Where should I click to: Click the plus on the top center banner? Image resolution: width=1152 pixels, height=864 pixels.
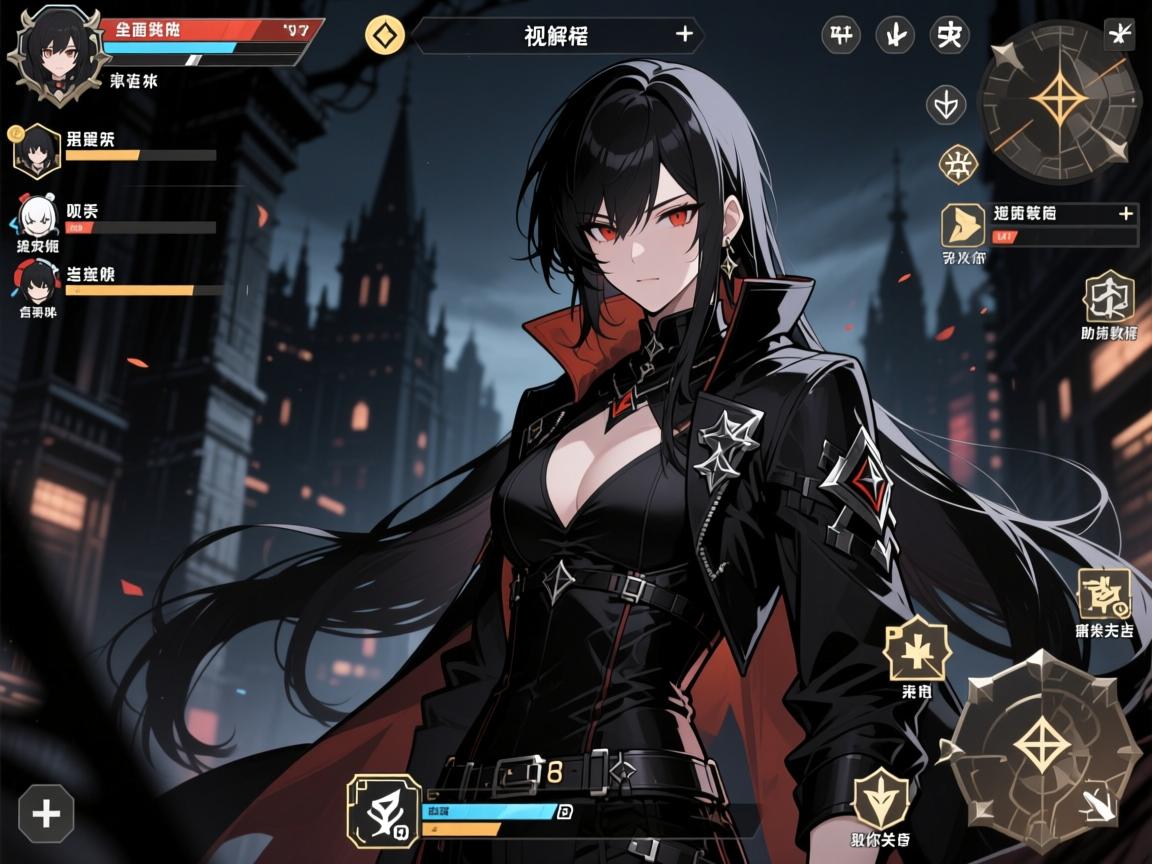(684, 35)
